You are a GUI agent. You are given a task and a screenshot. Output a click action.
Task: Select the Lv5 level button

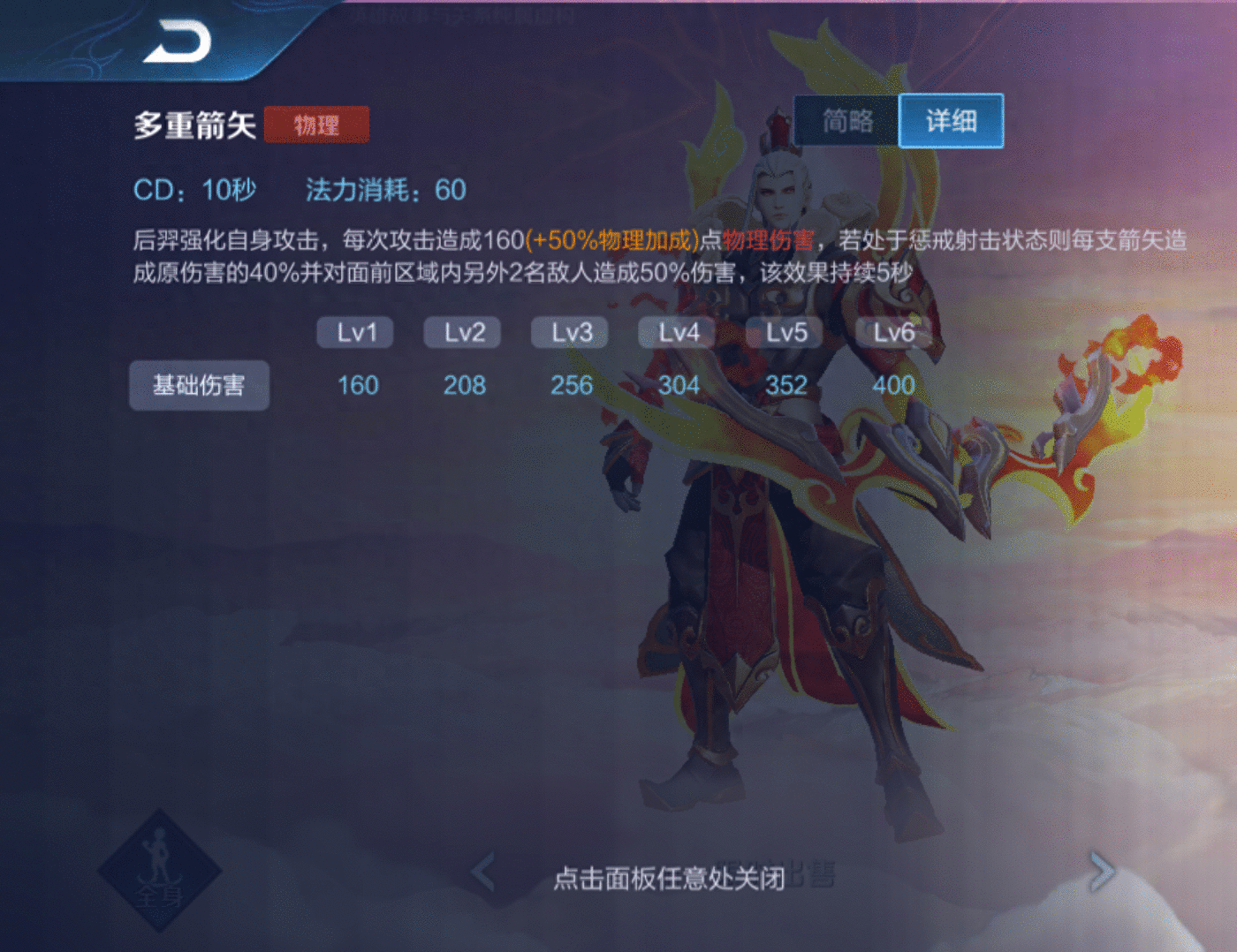(x=785, y=333)
